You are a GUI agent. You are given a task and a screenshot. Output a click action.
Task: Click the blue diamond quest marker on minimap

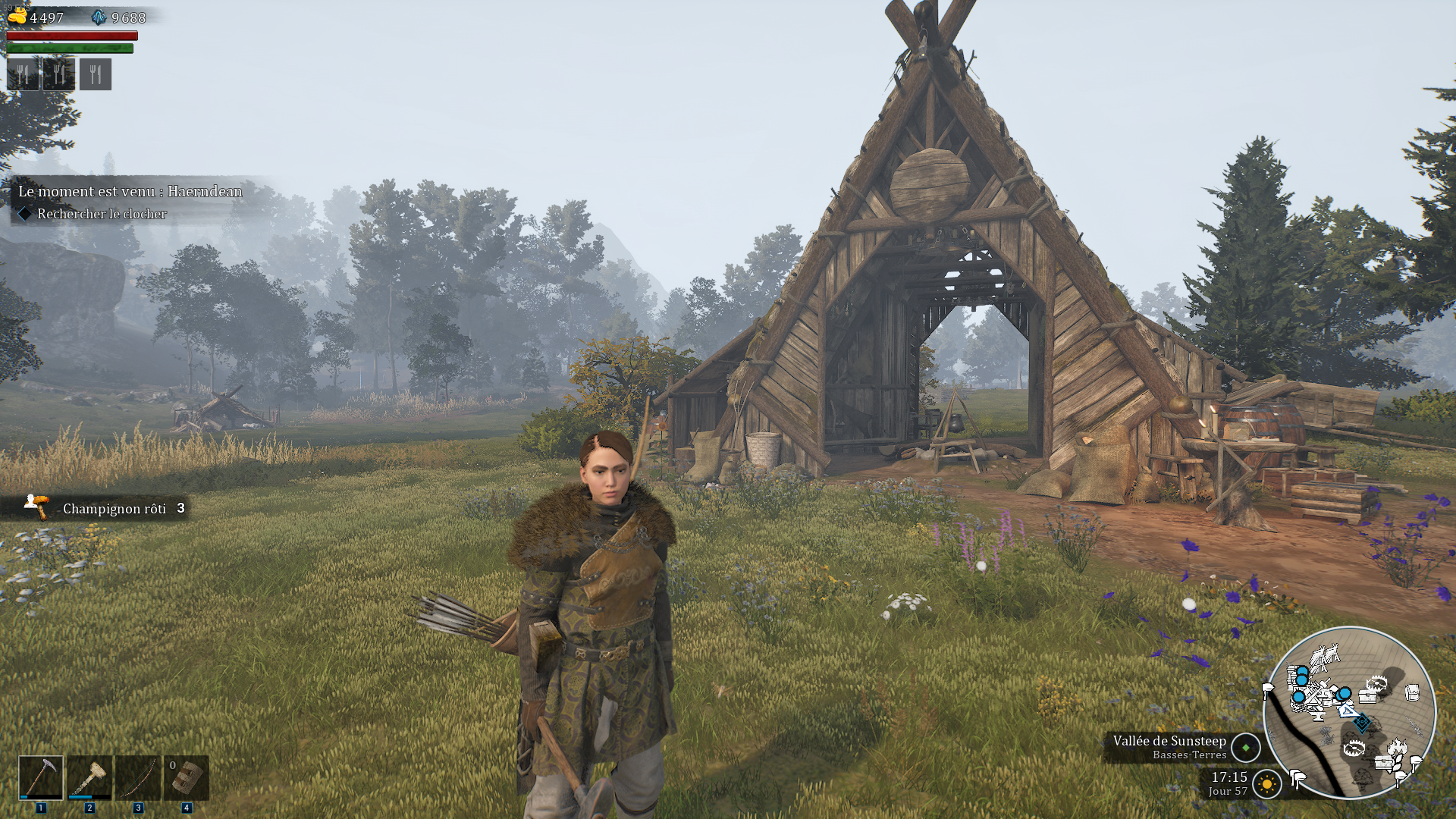[x=1362, y=723]
